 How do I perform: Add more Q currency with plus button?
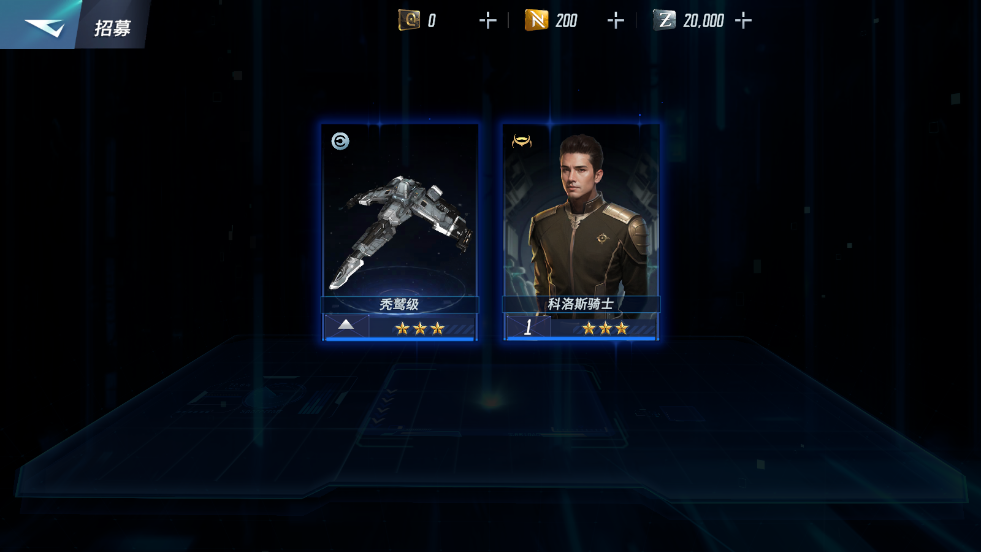(488, 20)
